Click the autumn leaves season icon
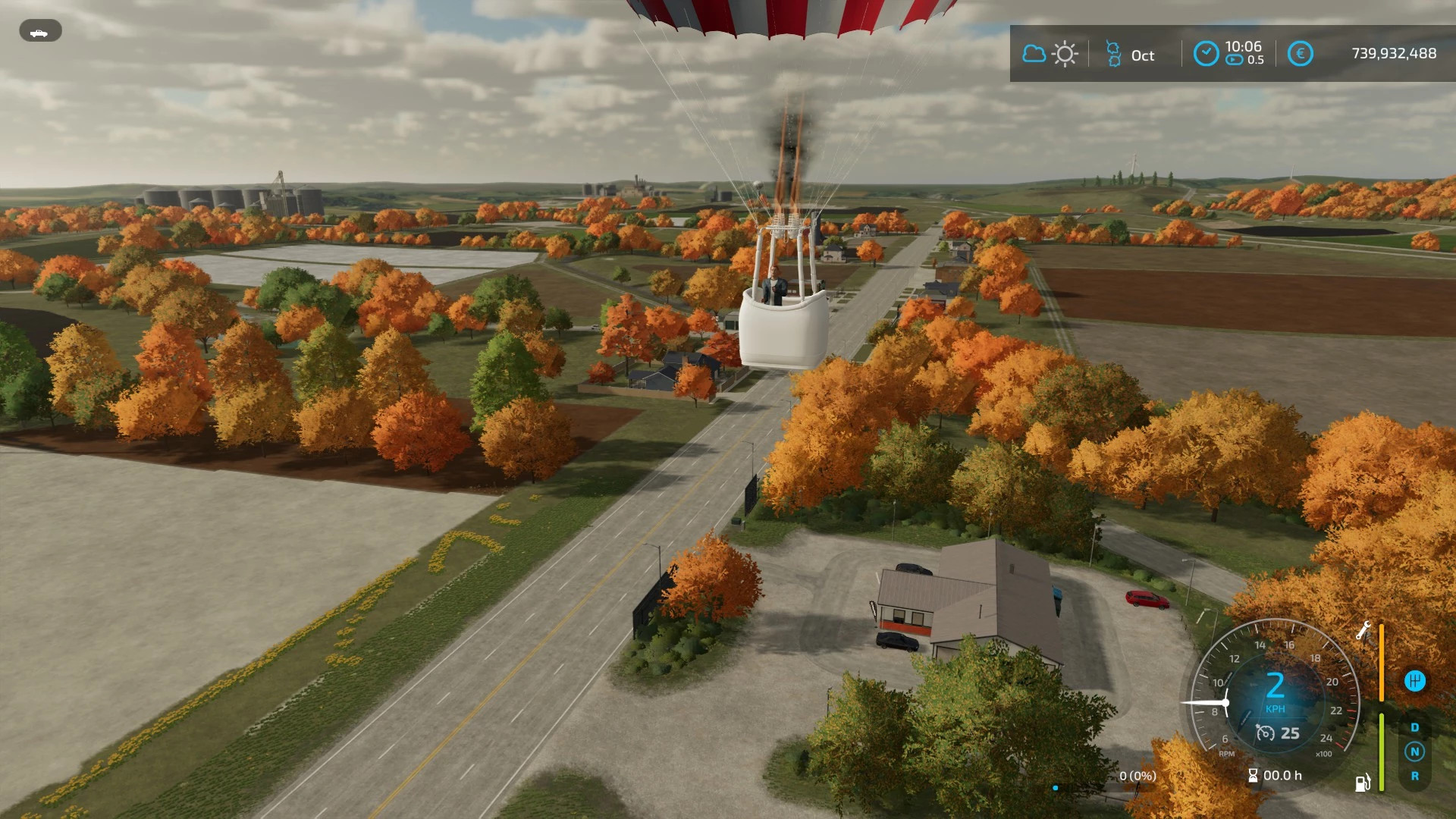This screenshot has height=819, width=1456. [x=1113, y=53]
